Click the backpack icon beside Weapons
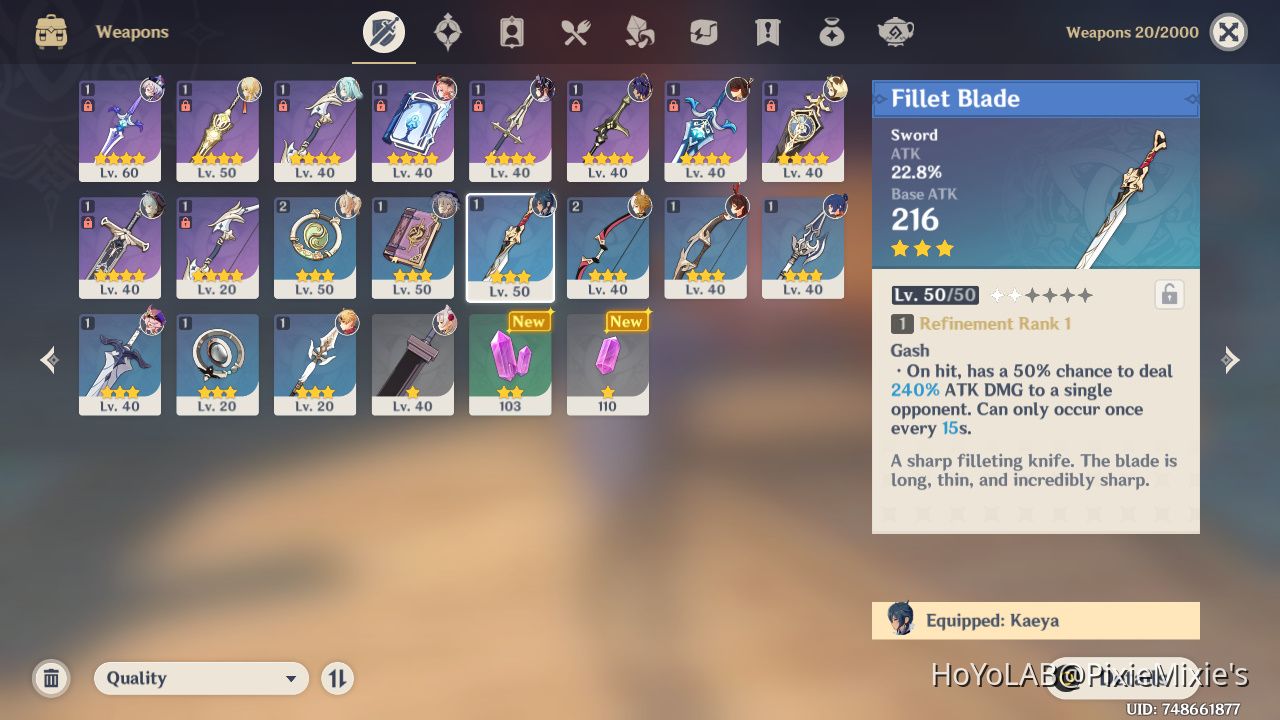 tap(50, 31)
